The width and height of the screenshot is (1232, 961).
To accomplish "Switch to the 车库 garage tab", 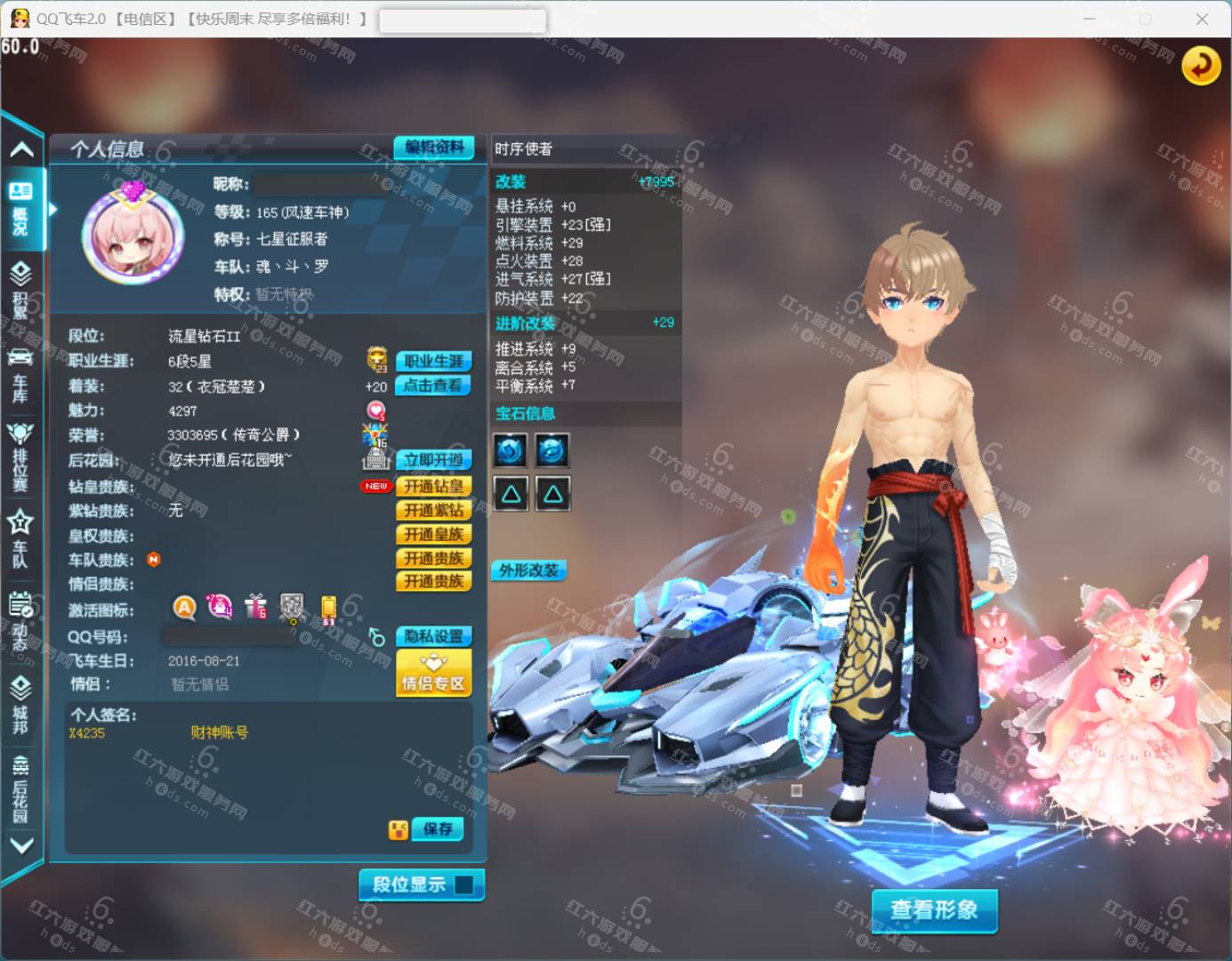I will click(x=20, y=375).
